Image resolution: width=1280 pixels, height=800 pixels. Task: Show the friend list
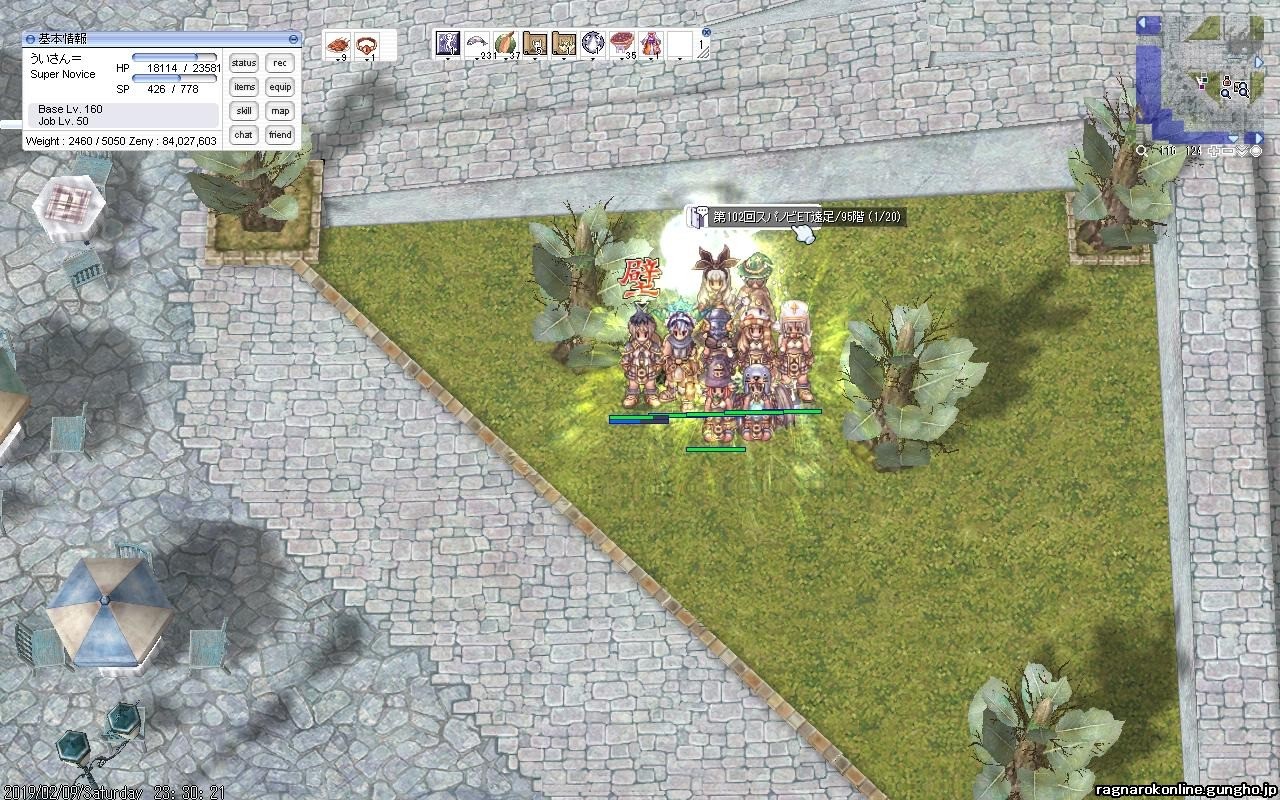tap(280, 135)
